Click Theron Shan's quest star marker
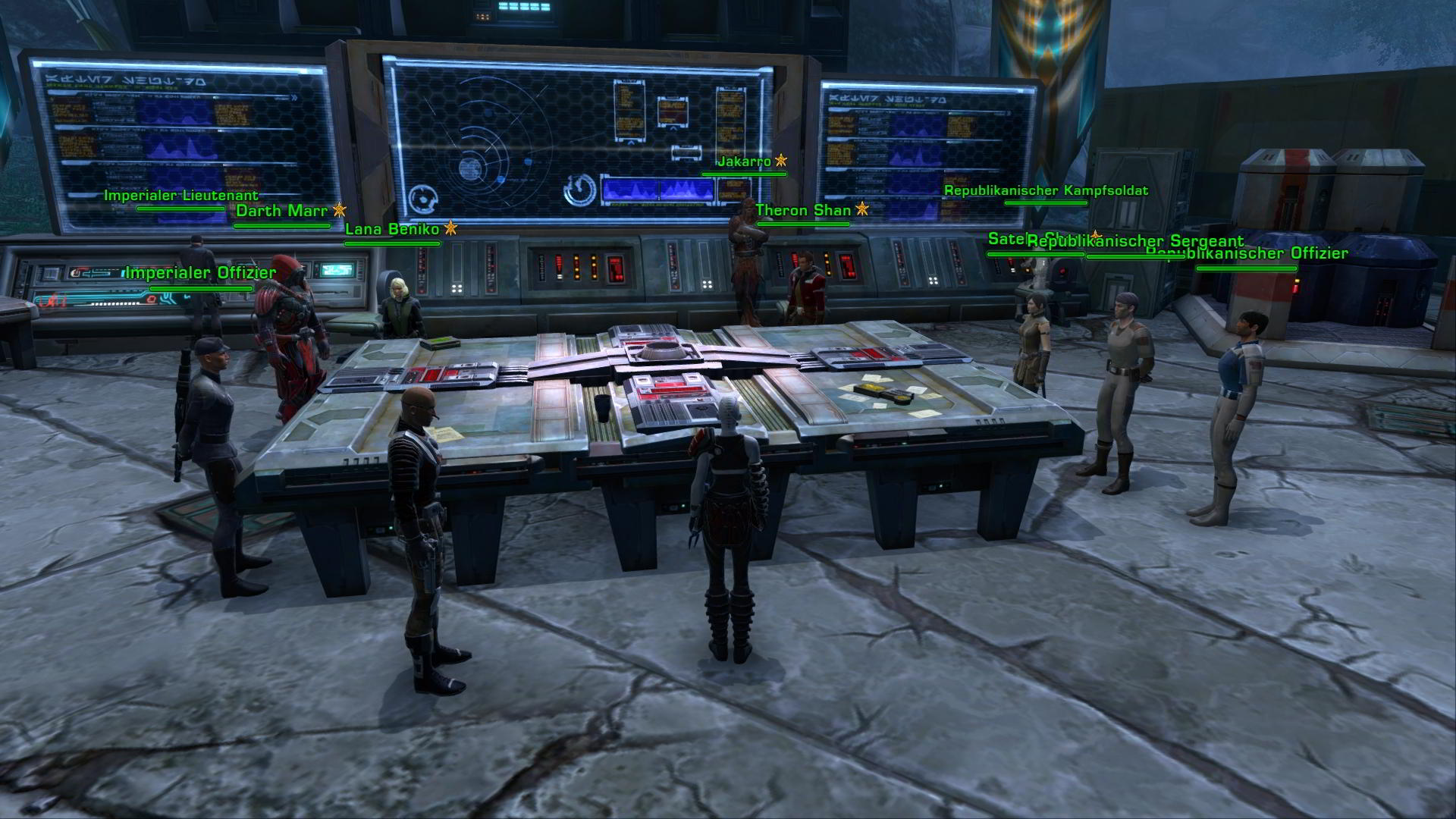Image resolution: width=1456 pixels, height=819 pixels. (x=861, y=210)
